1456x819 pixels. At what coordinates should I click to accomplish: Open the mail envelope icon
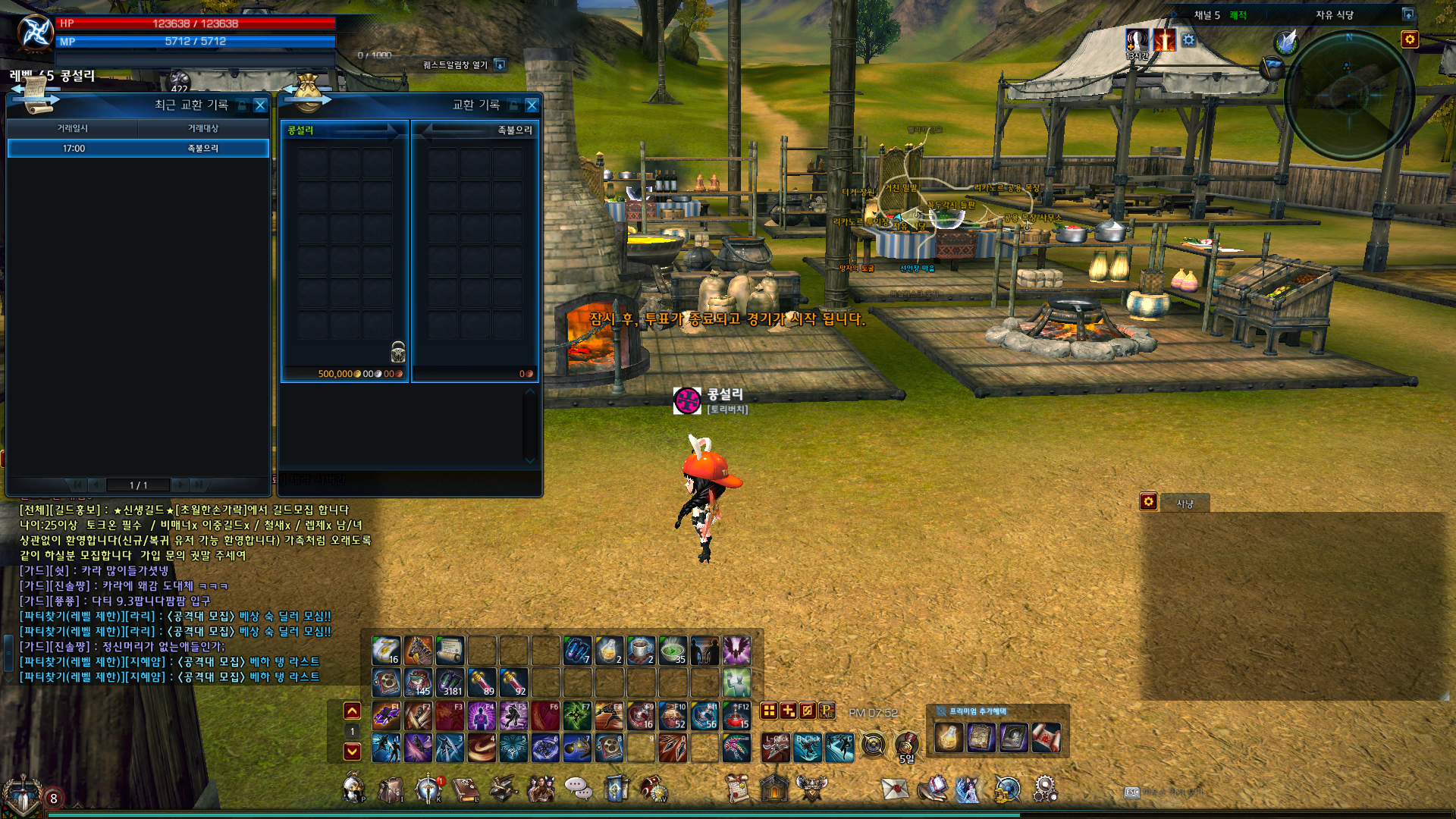[x=895, y=789]
